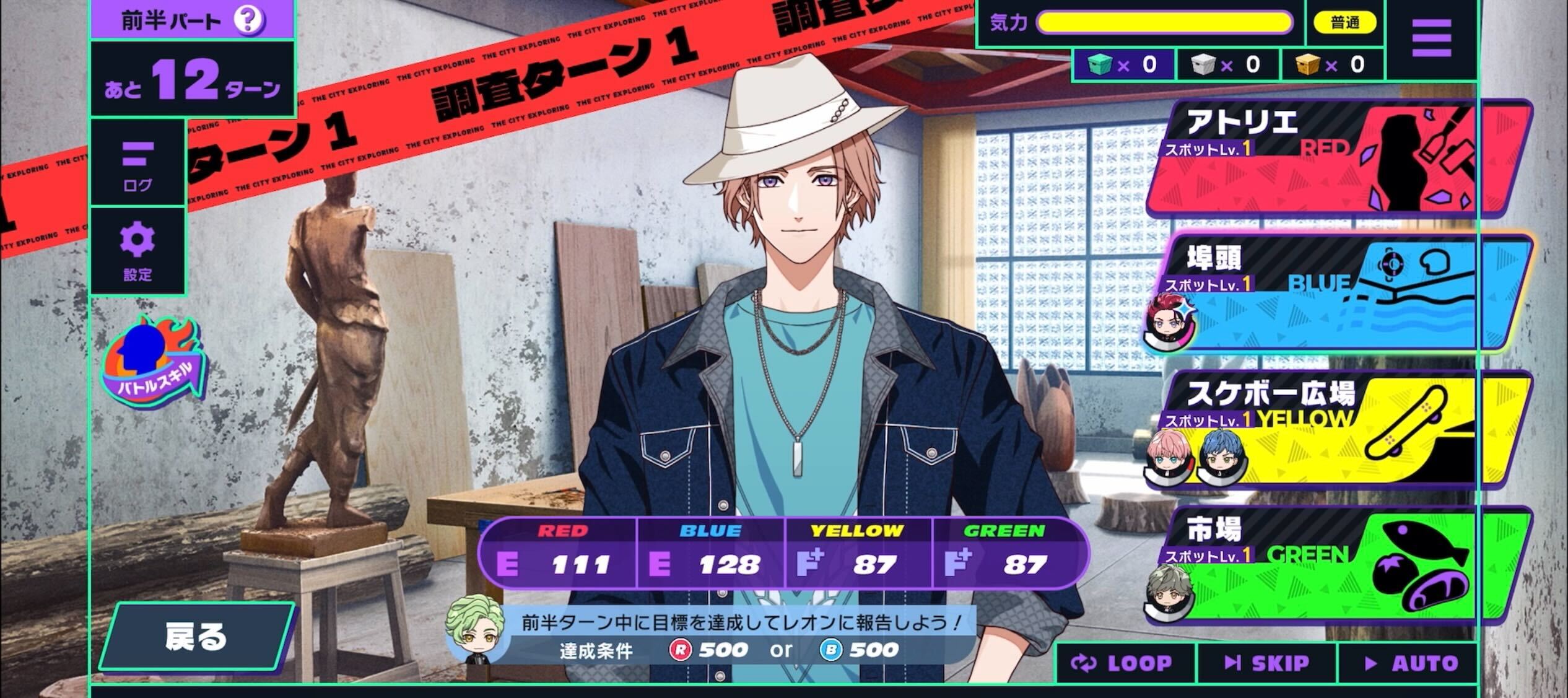Activate the SKIP button

1267,663
